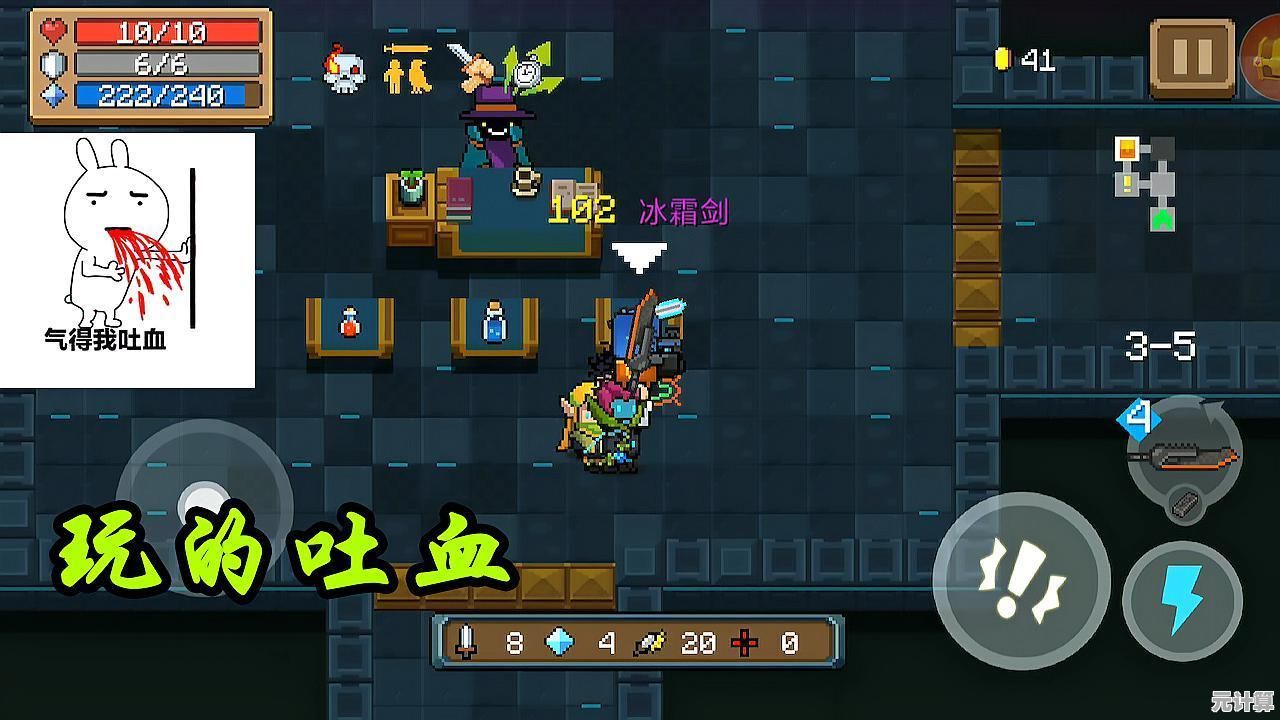Activate the lightning bolt skill button
The width and height of the screenshot is (1280, 720).
click(1183, 600)
